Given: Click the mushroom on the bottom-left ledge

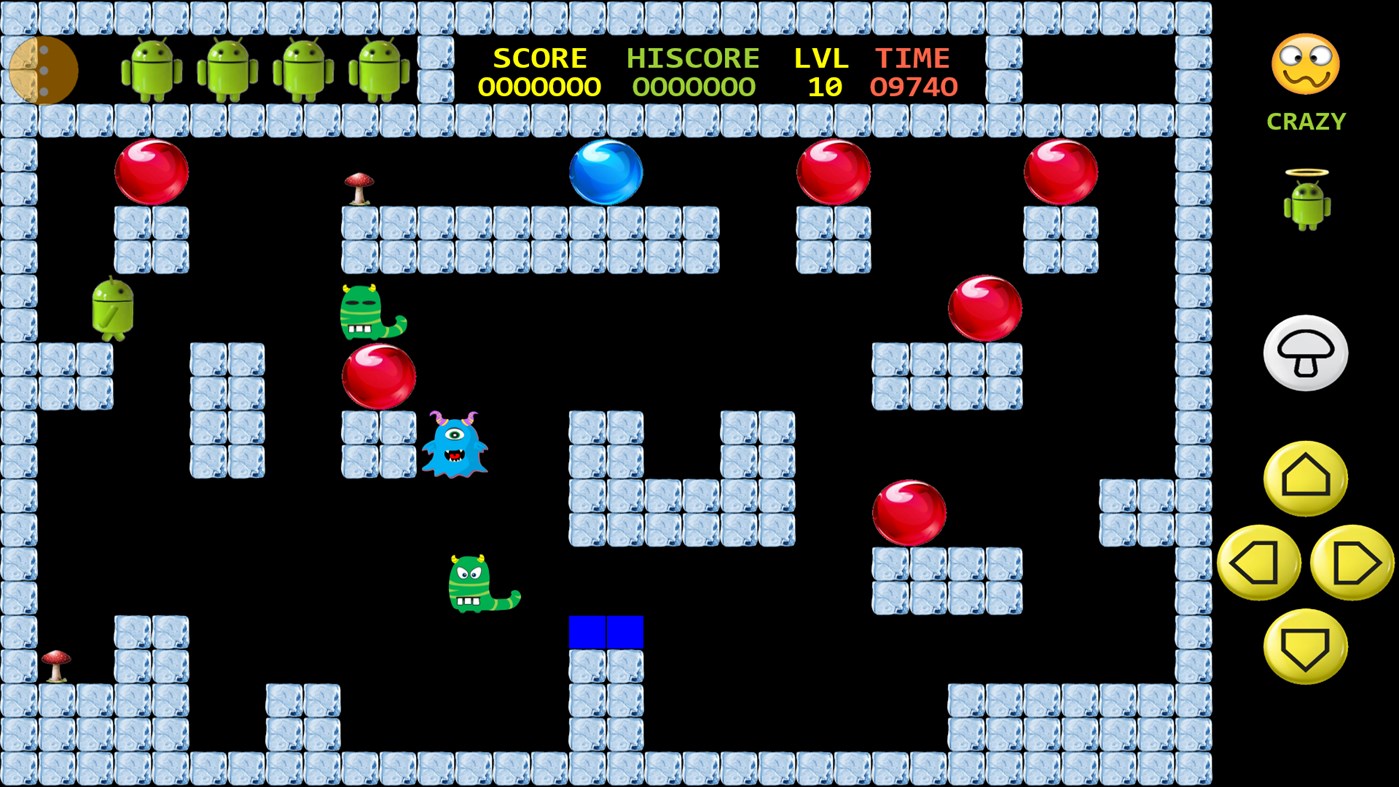Looking at the screenshot, I should [x=57, y=662].
